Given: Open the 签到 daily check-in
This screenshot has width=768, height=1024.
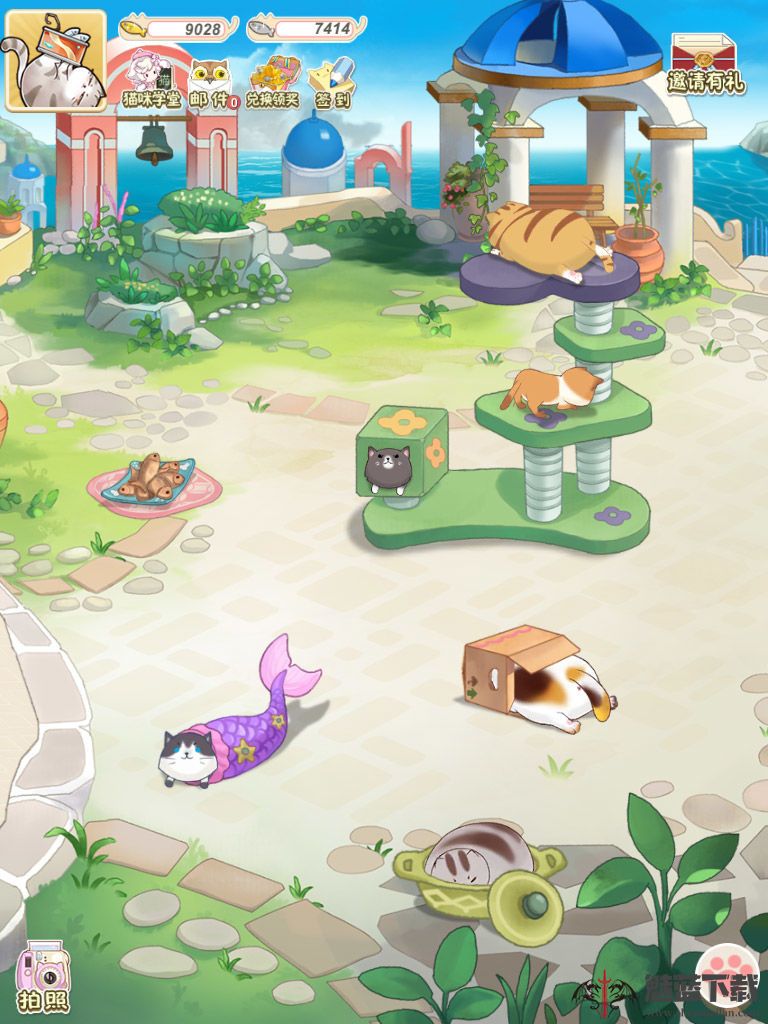Looking at the screenshot, I should (x=331, y=80).
